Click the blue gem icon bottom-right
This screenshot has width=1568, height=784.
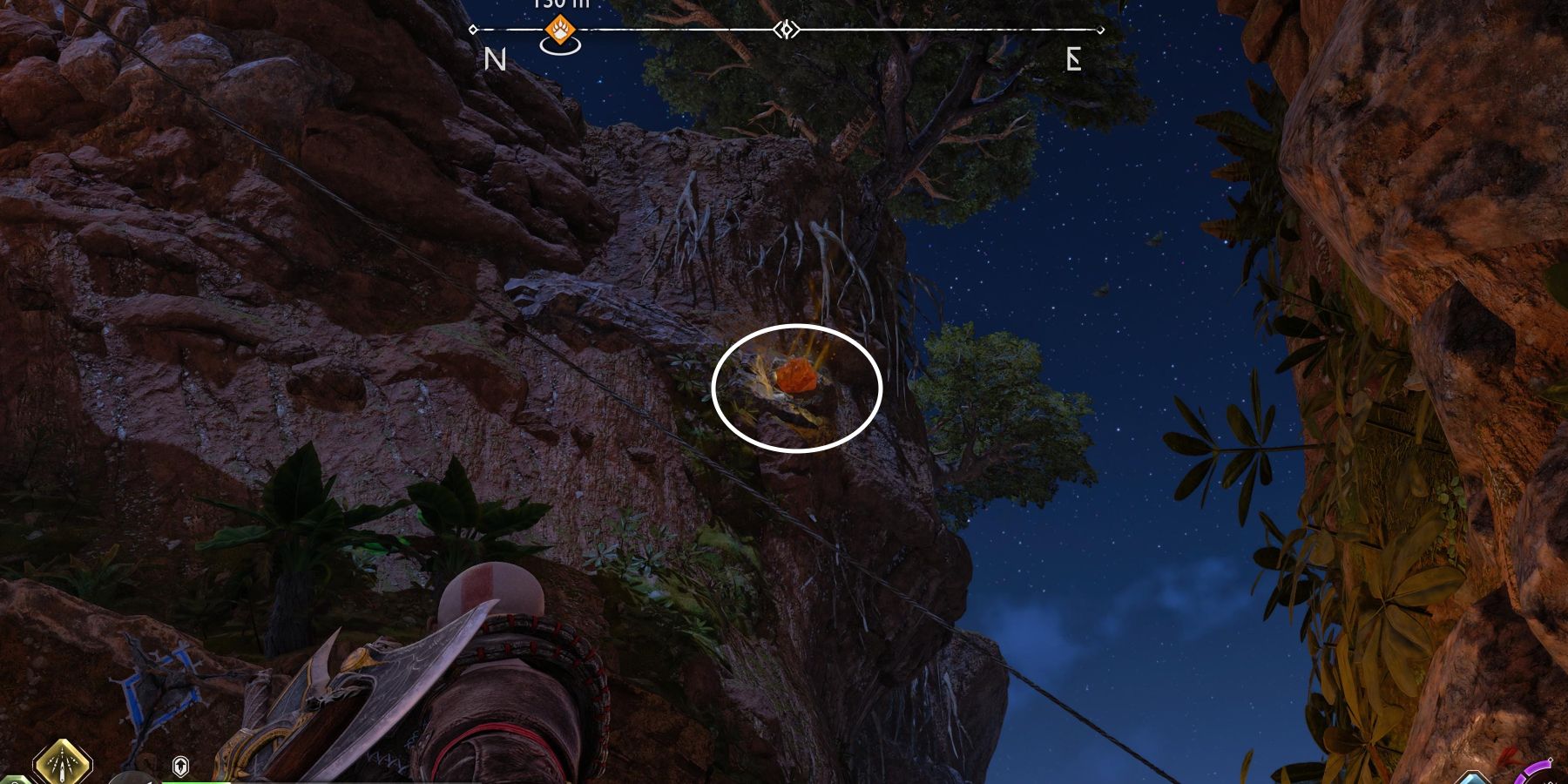click(1474, 780)
